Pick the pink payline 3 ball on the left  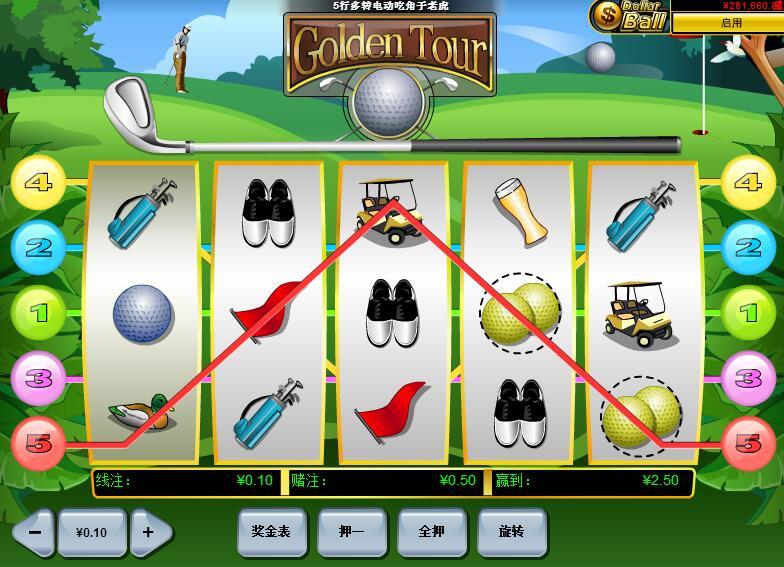coord(38,378)
